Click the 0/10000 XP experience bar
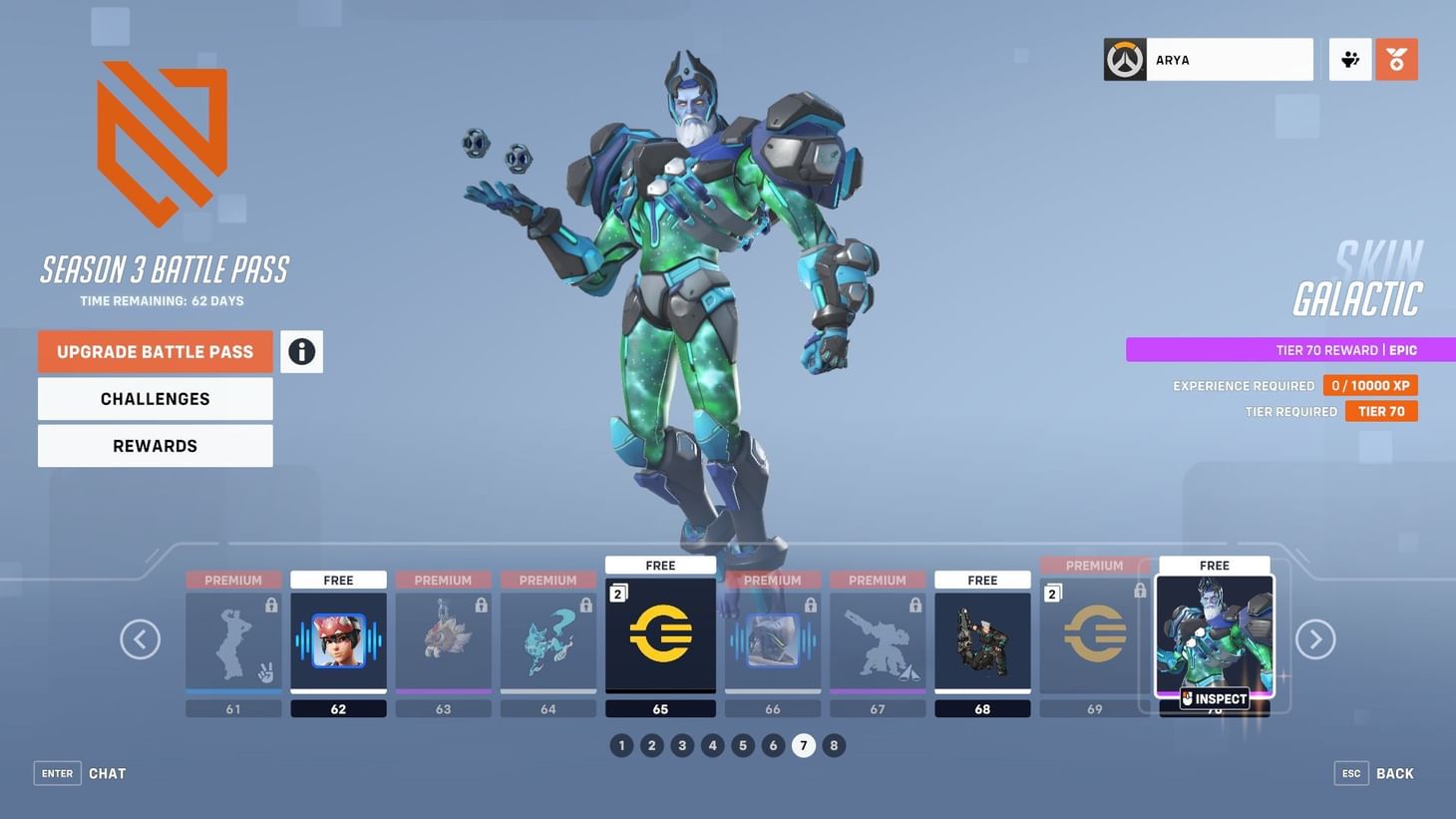 tap(1370, 384)
